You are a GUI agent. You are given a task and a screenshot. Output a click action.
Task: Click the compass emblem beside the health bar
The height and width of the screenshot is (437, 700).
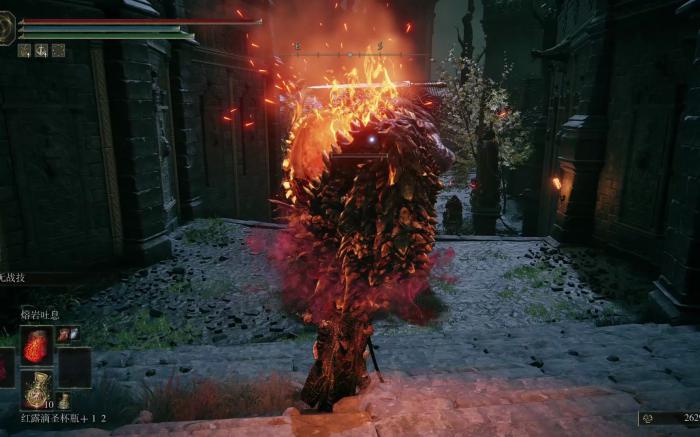(x=7, y=29)
